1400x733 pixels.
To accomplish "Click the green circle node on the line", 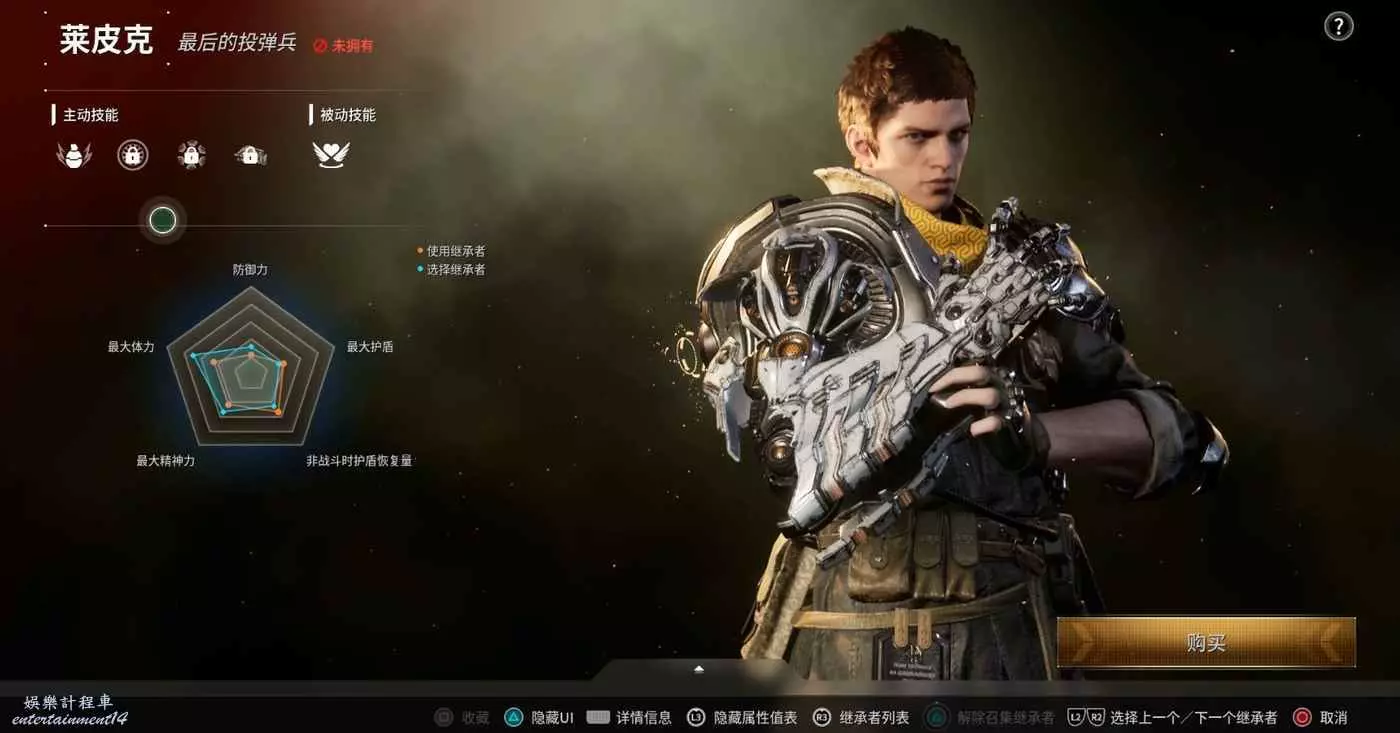I will (163, 220).
